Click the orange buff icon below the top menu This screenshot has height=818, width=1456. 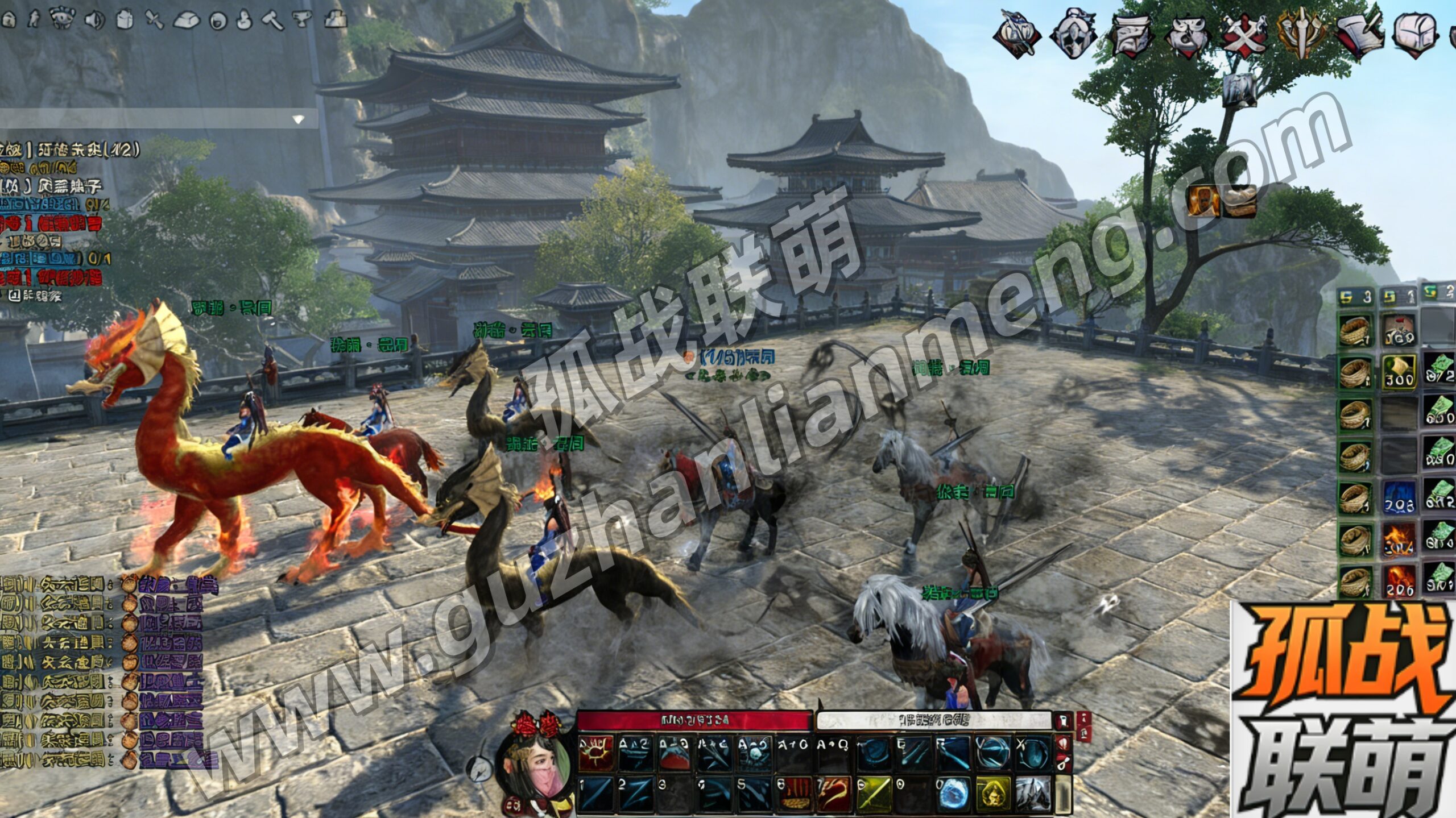(1203, 202)
